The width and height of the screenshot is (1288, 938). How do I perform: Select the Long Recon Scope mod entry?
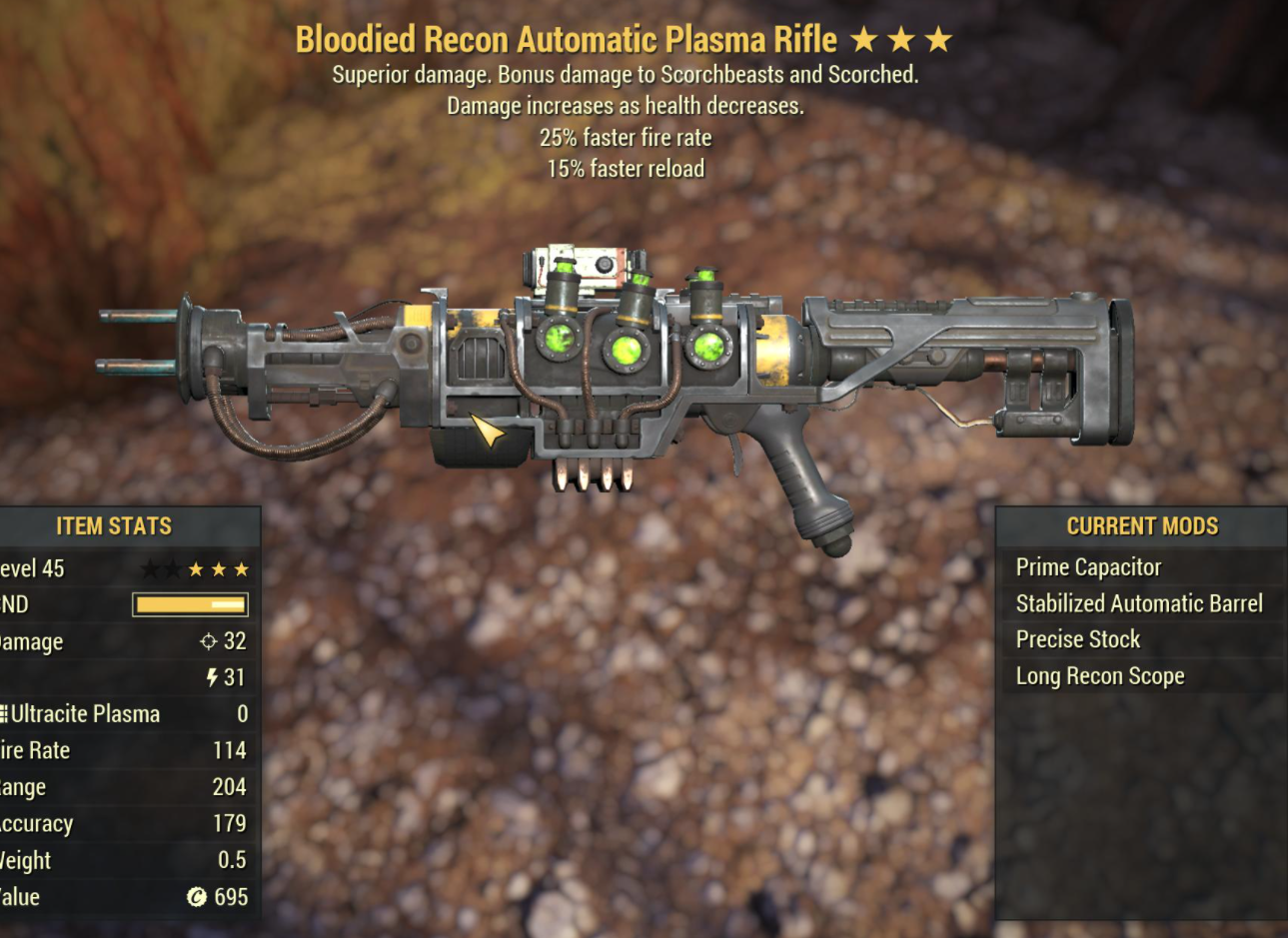tap(1099, 675)
